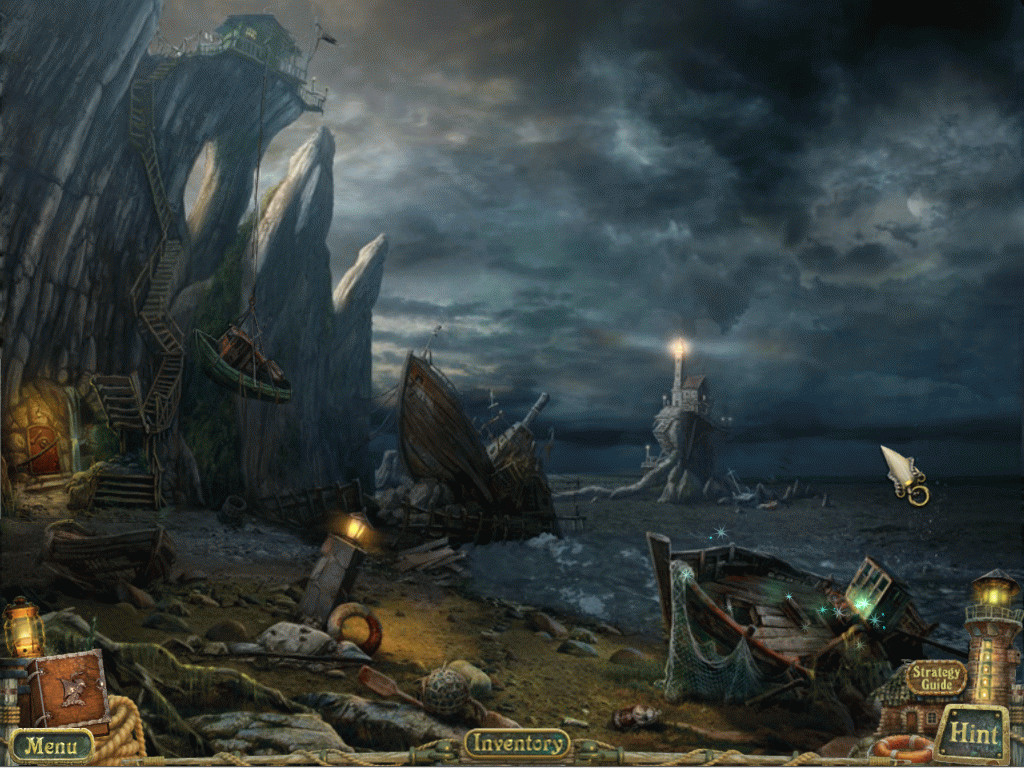Open the Menu button
Image resolution: width=1024 pixels, height=768 pixels.
tap(52, 745)
